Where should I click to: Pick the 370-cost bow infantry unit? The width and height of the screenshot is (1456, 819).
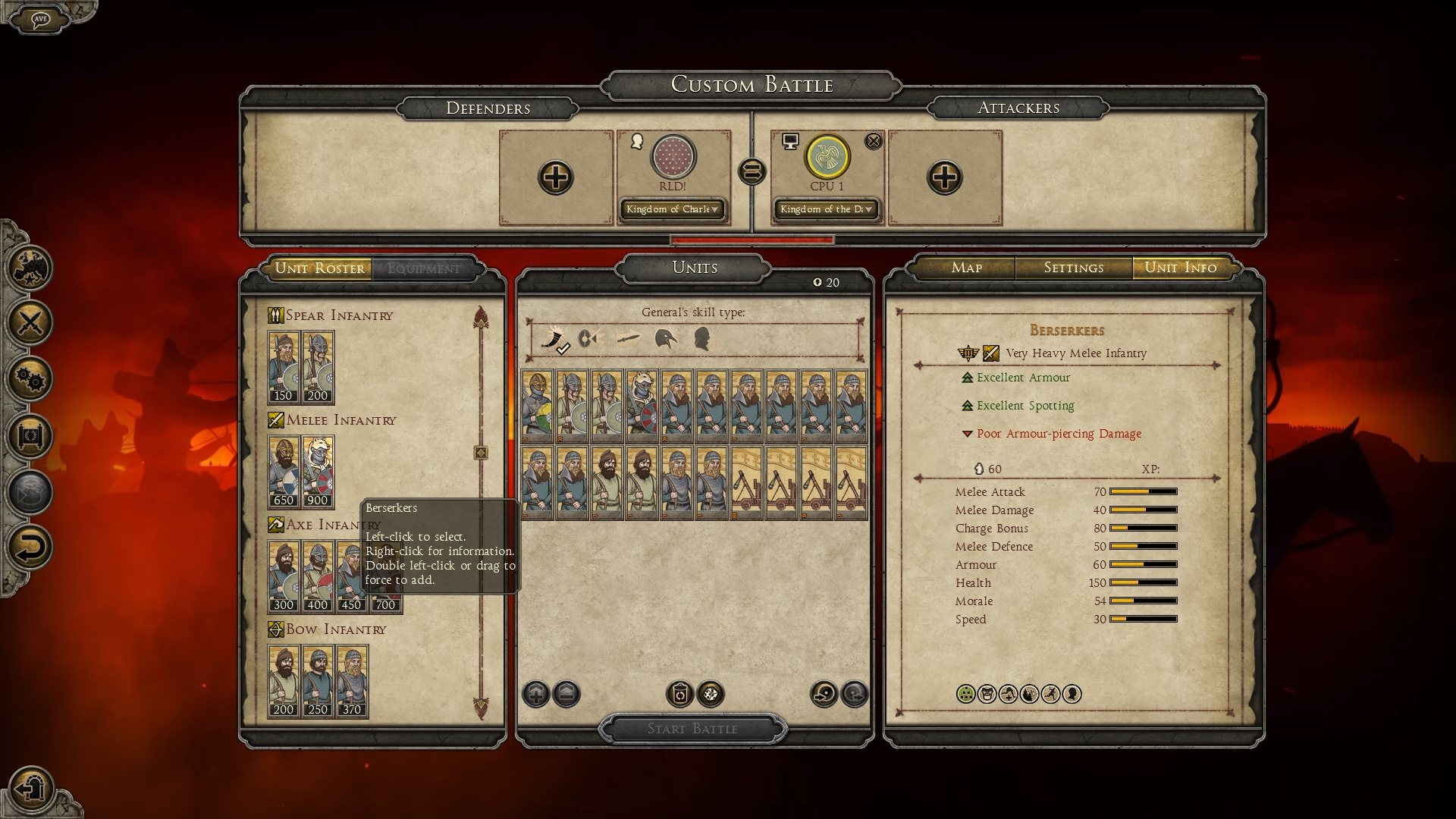[x=352, y=681]
